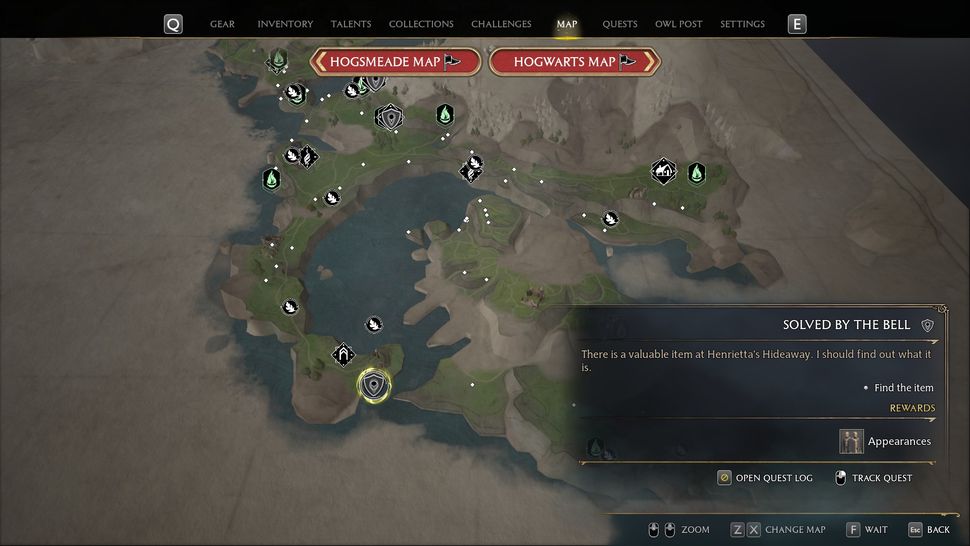Open the Gear tab
970x546 pixels.
(x=222, y=24)
